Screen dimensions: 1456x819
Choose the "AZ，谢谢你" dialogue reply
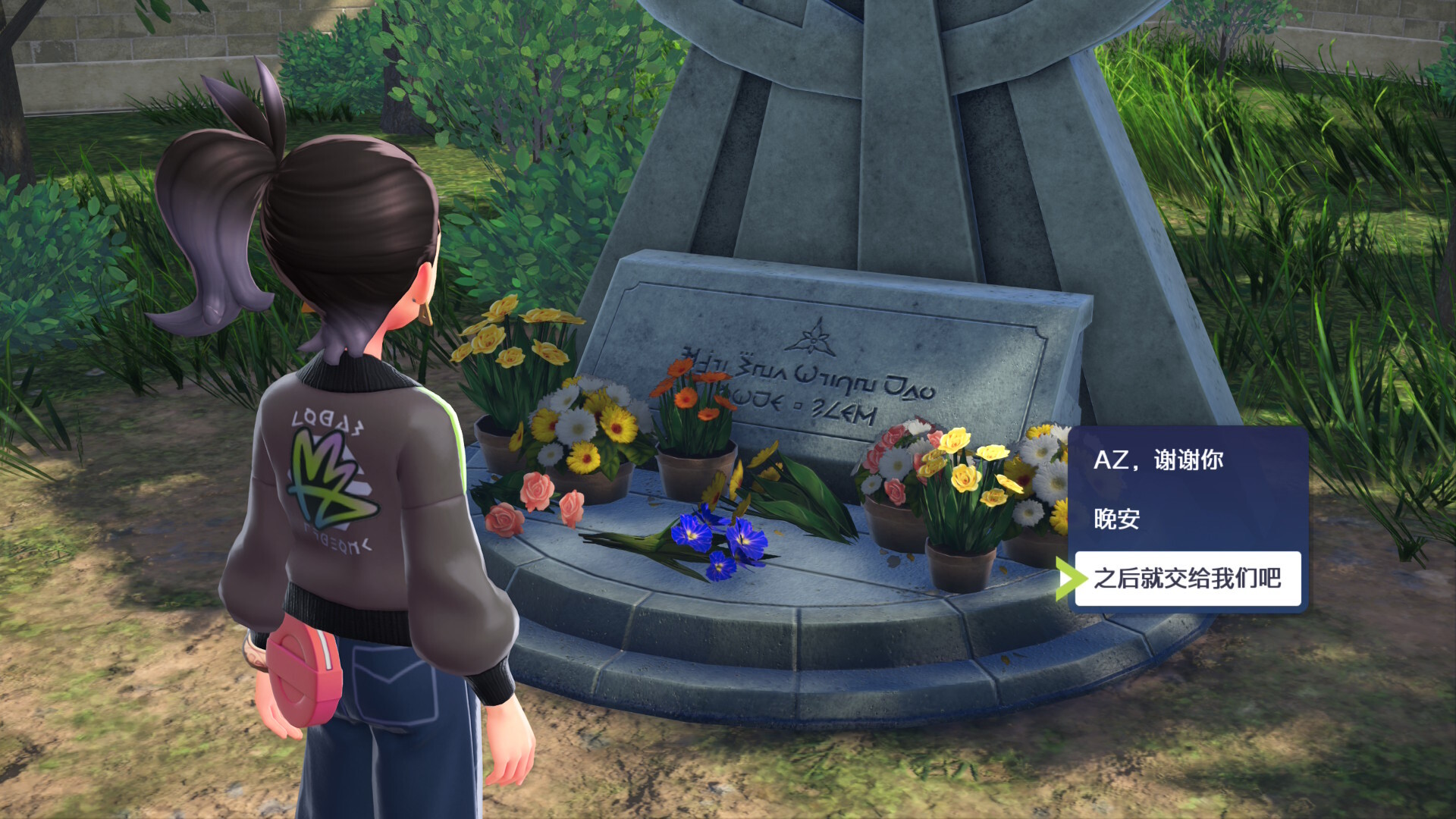1158,460
